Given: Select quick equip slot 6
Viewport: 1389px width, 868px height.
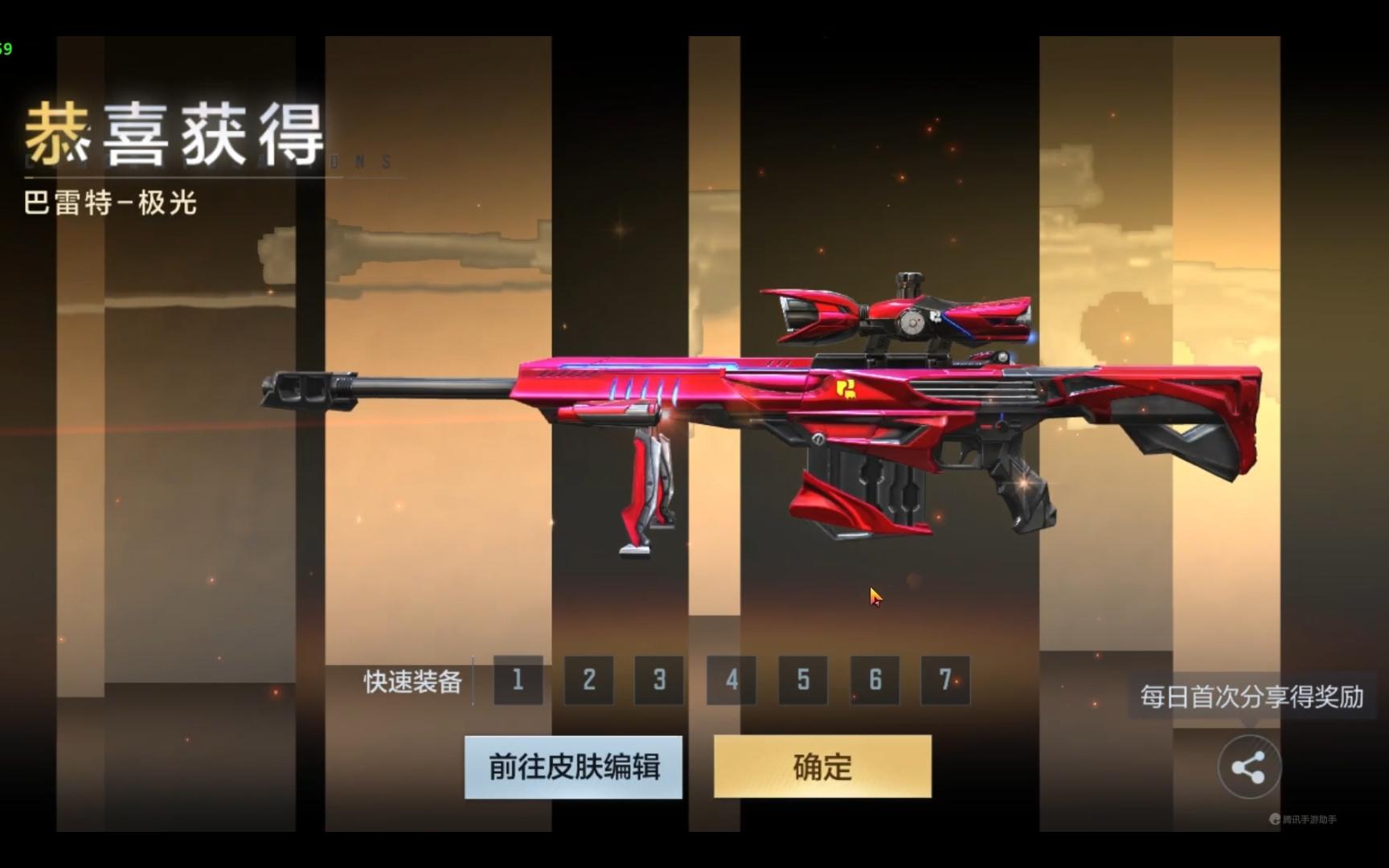Looking at the screenshot, I should tap(873, 680).
